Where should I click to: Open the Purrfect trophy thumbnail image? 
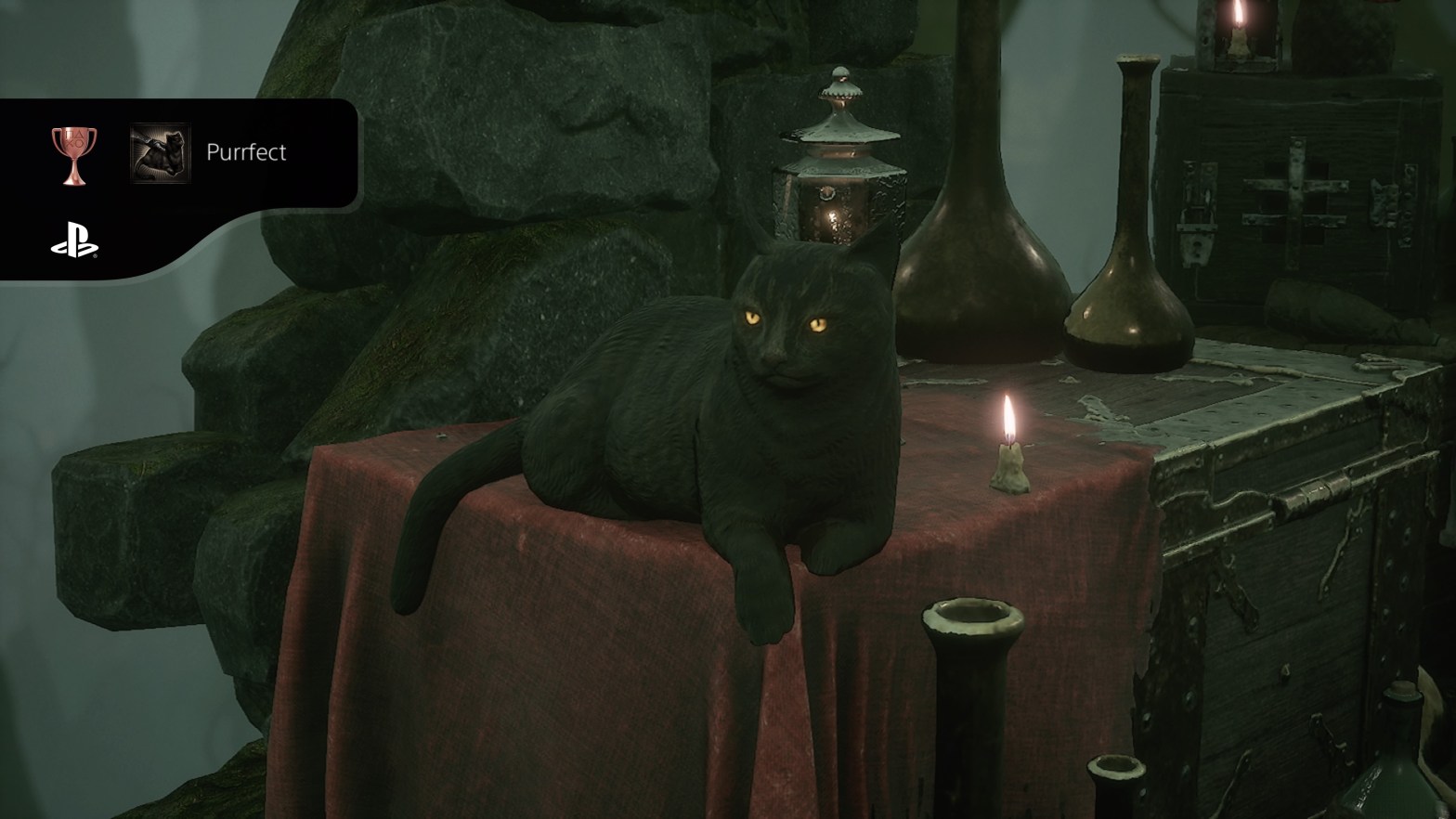(160, 152)
